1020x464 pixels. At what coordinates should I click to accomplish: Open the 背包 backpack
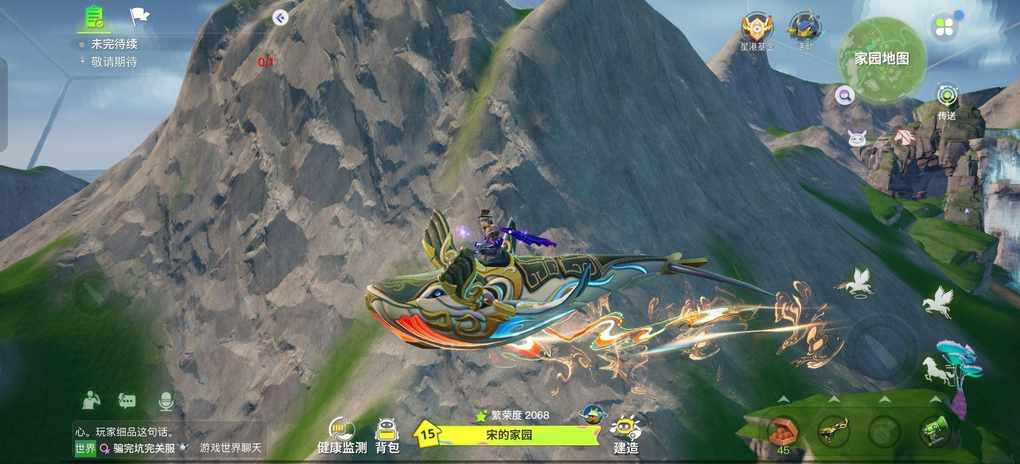pos(387,434)
